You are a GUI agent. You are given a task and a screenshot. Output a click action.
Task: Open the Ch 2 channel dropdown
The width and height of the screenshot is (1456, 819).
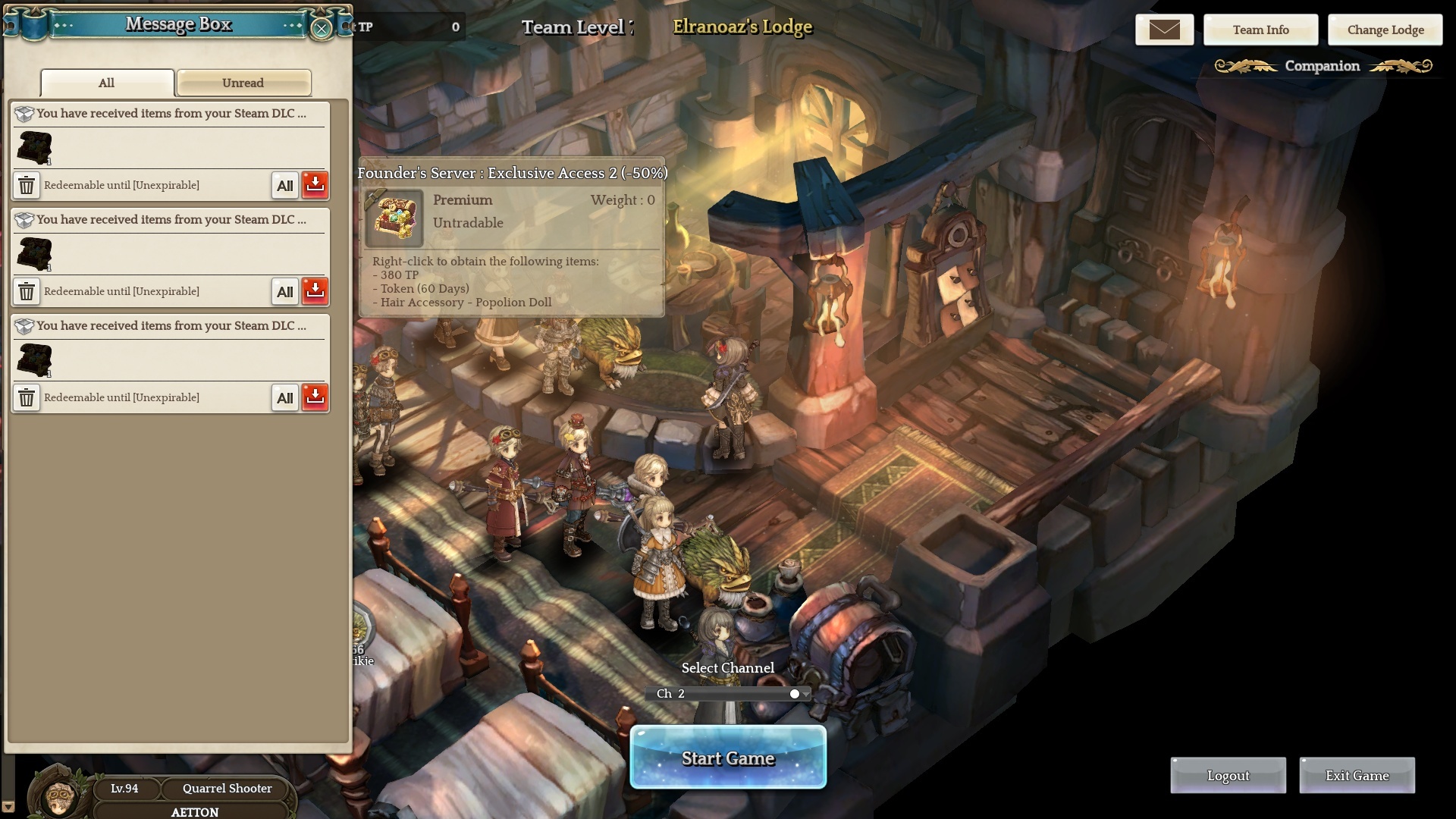pyautogui.click(x=805, y=694)
